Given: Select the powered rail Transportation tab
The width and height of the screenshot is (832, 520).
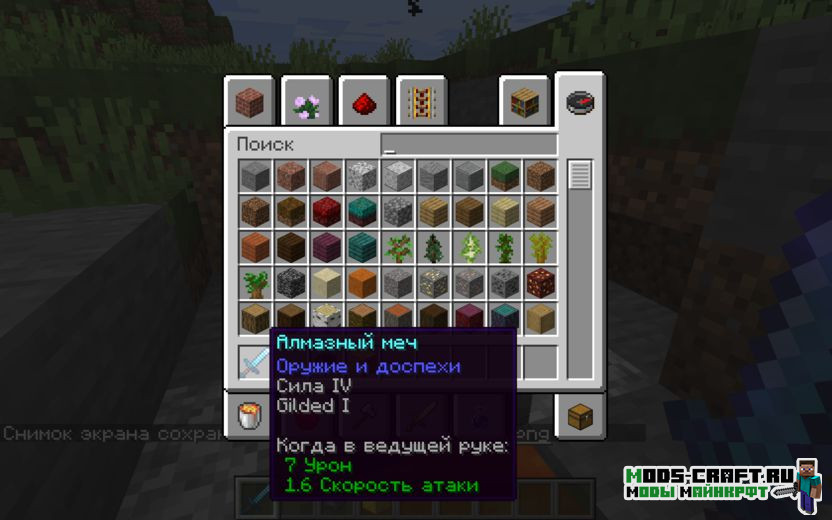Looking at the screenshot, I should pyautogui.click(x=421, y=102).
